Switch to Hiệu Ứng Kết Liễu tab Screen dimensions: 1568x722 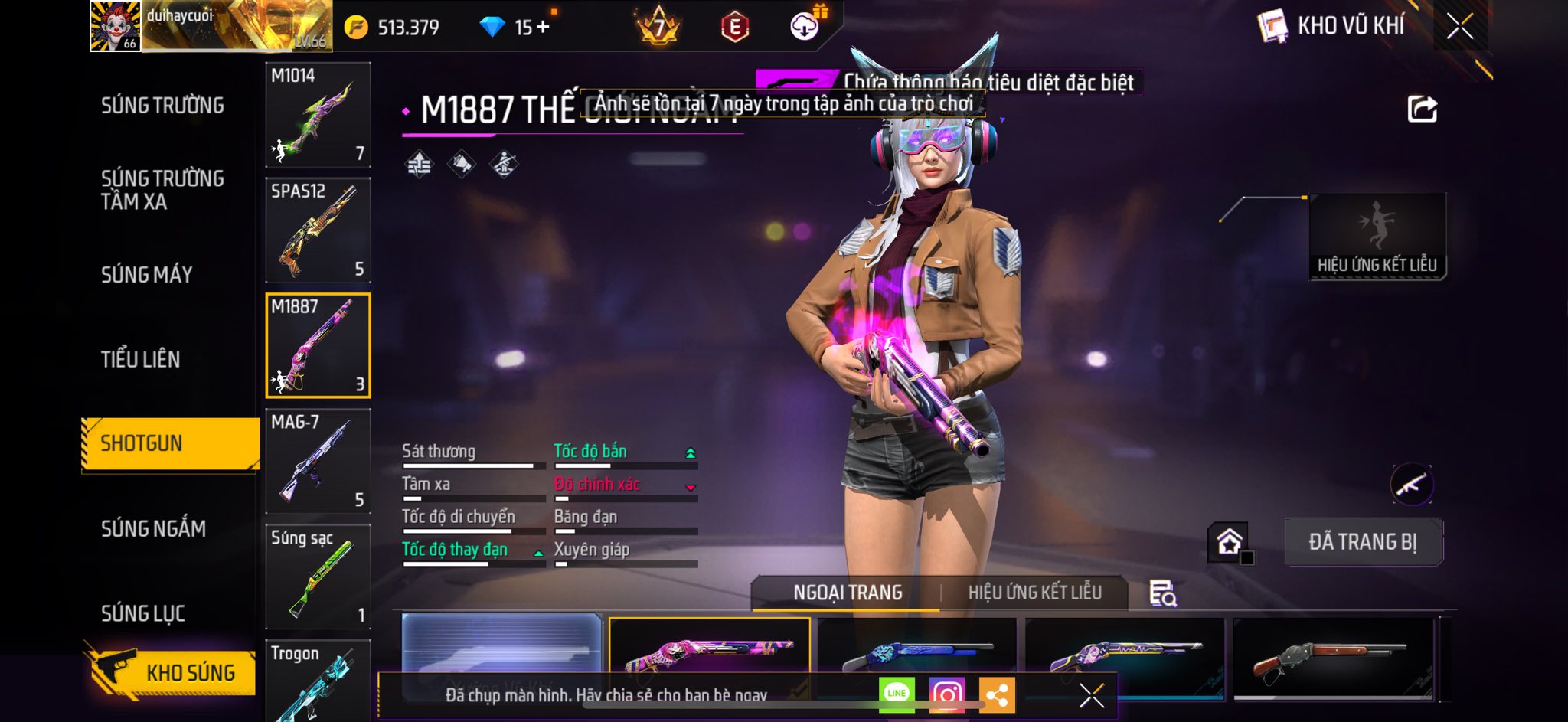tap(1034, 593)
